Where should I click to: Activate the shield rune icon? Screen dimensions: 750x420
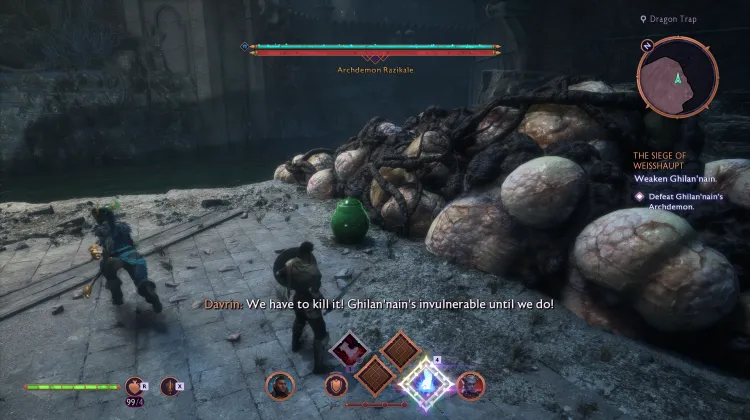coord(335,386)
